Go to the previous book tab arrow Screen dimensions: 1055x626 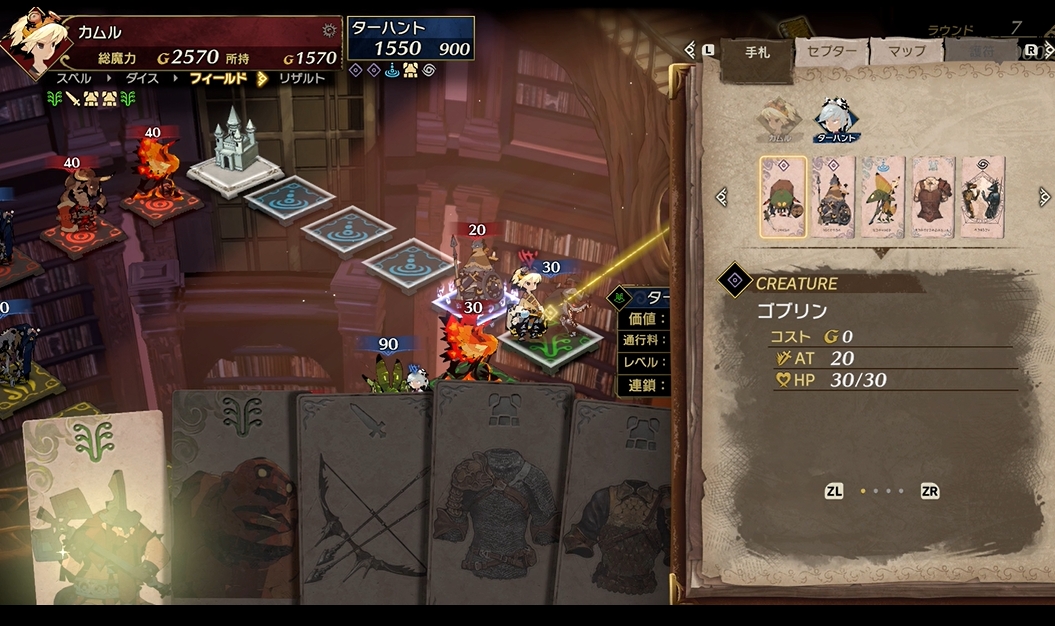click(x=690, y=49)
